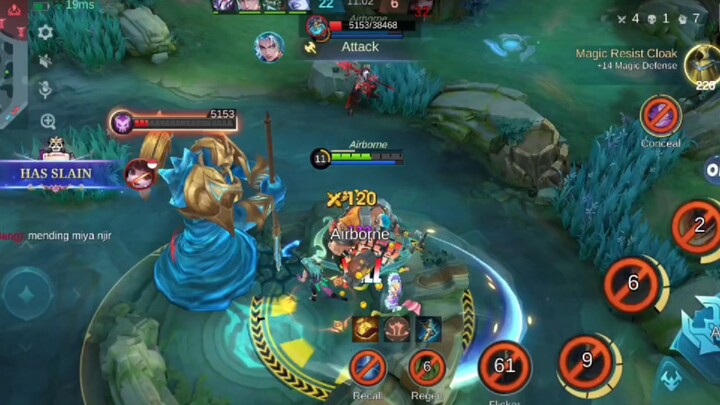
Task: Buy the Magic Resist Cloak item
Action: pyautogui.click(x=704, y=65)
